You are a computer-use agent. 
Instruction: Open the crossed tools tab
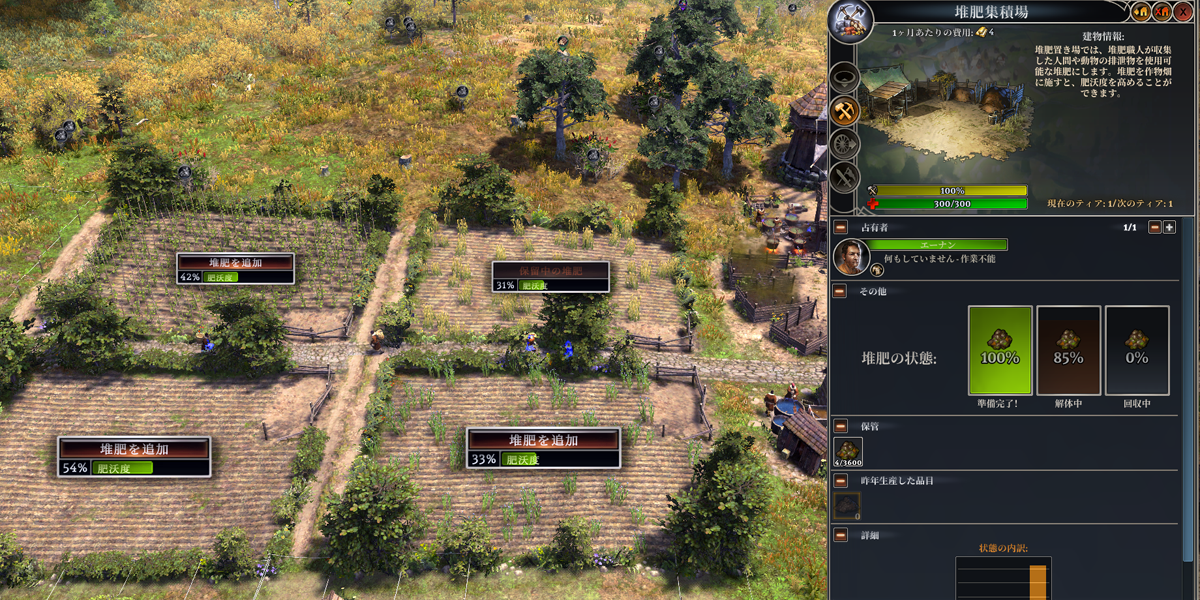(845, 178)
